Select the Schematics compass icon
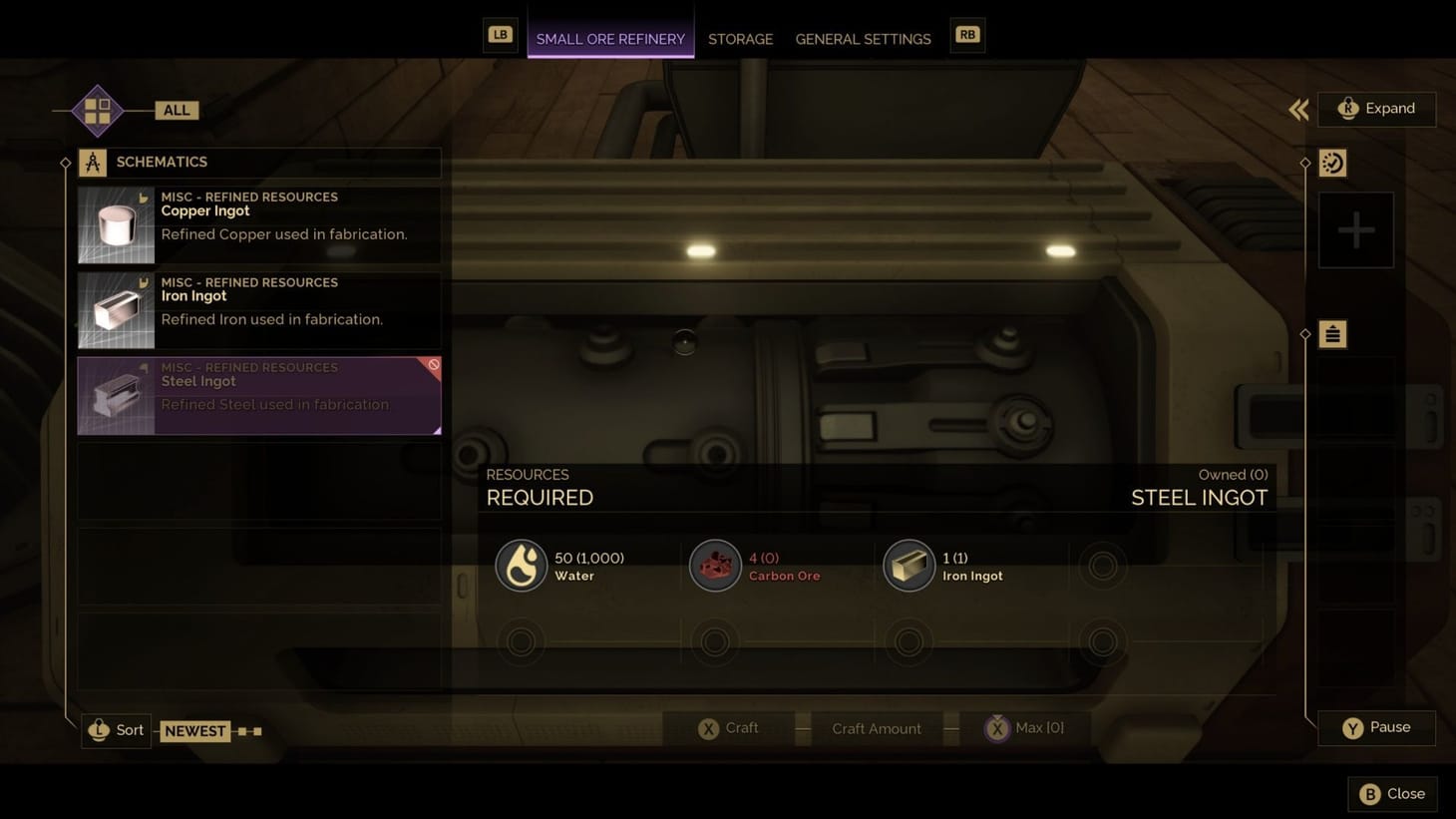This screenshot has width=1456, height=819. (x=93, y=162)
